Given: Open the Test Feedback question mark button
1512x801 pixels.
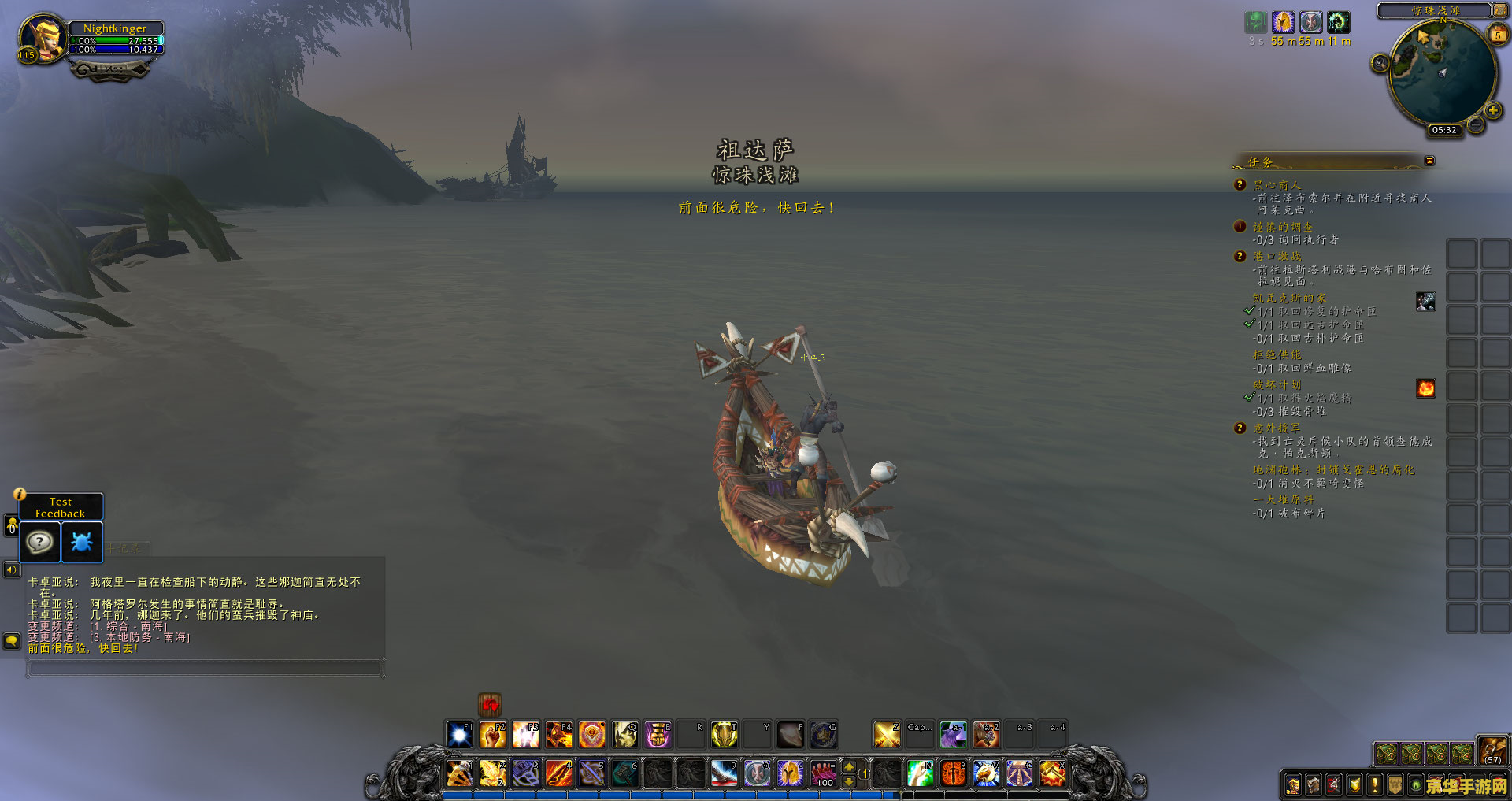Looking at the screenshot, I should click(x=39, y=542).
